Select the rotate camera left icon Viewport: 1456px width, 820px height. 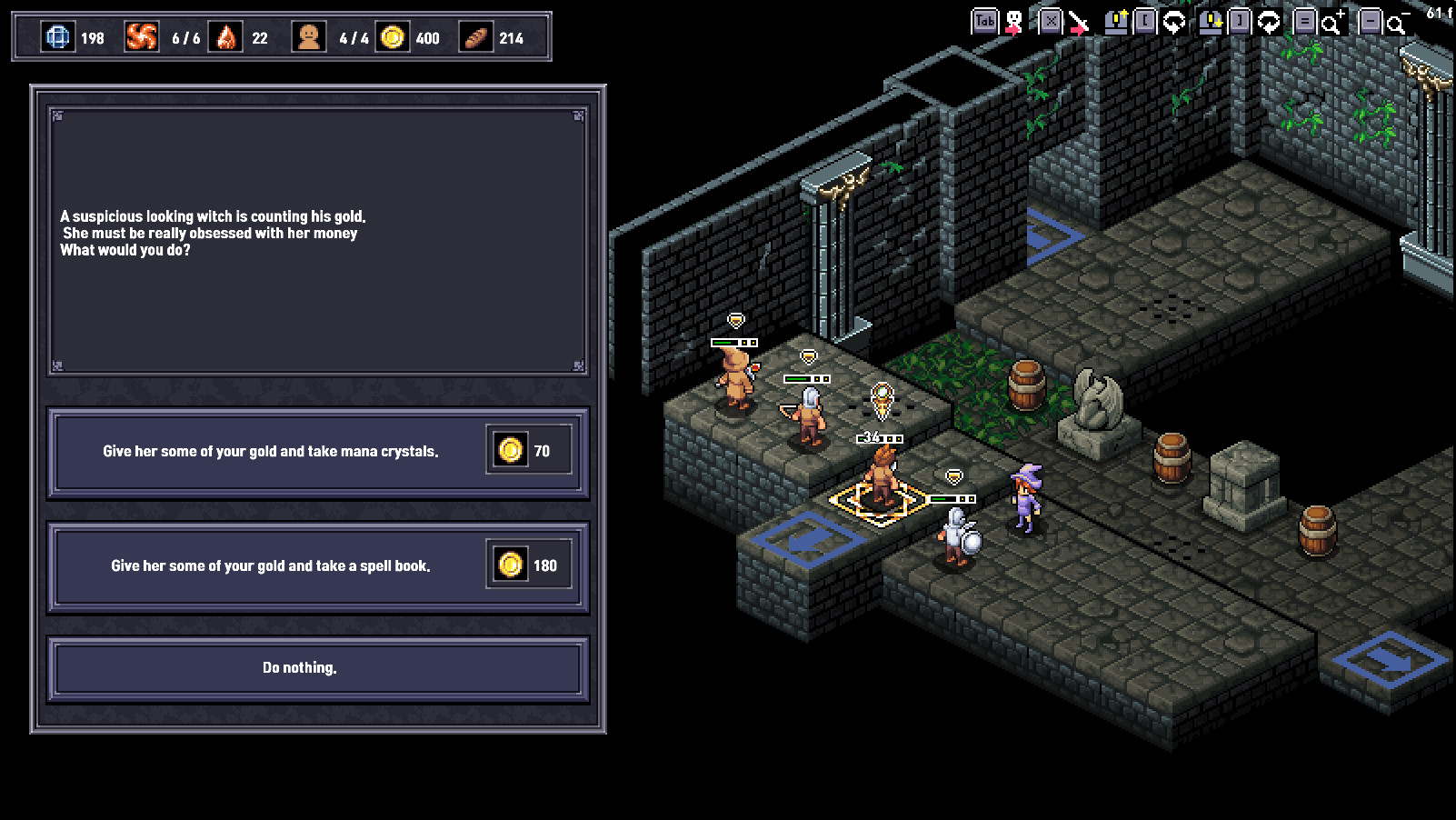1172,21
